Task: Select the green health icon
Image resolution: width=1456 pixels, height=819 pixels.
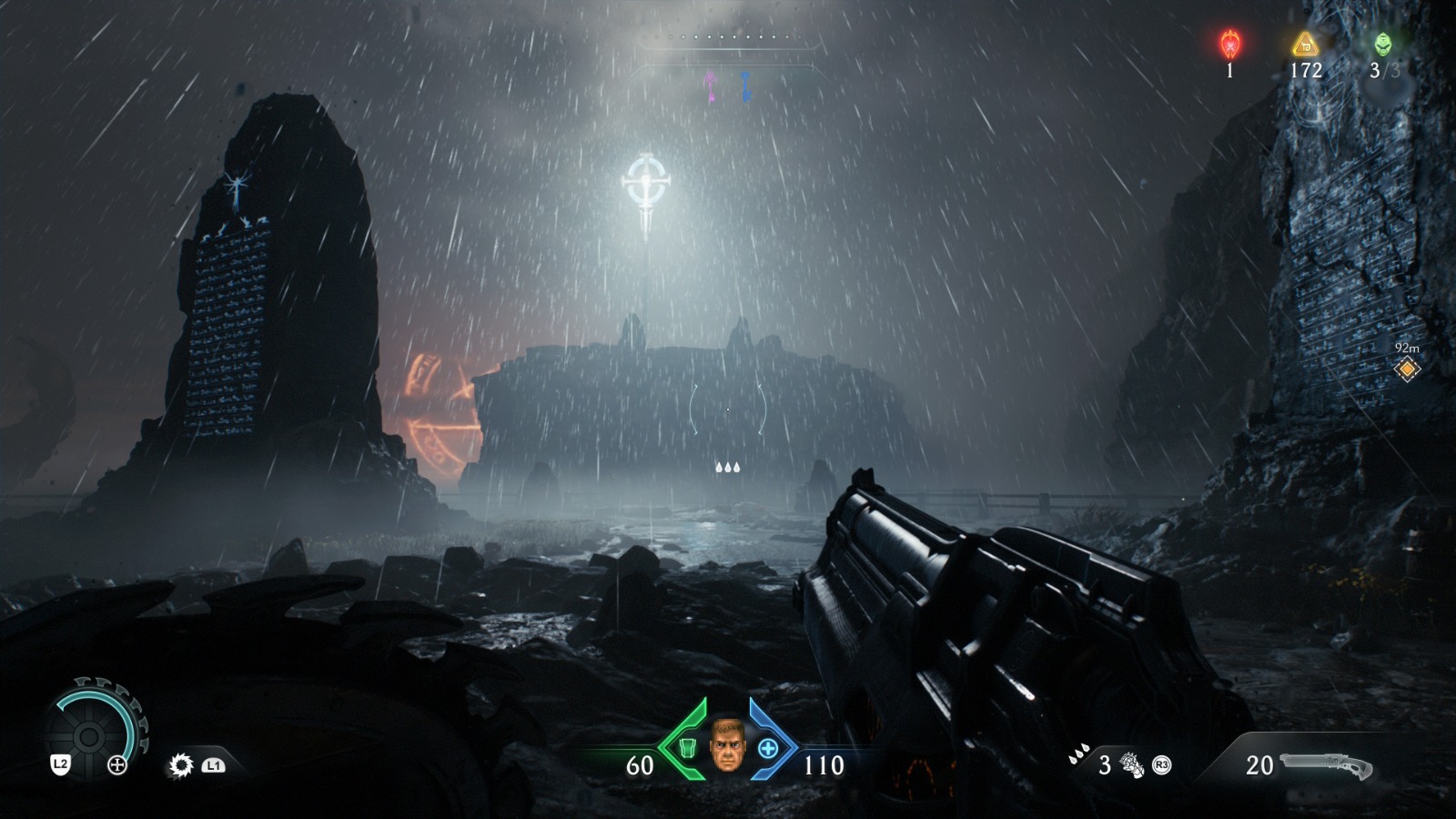Action: (688, 748)
